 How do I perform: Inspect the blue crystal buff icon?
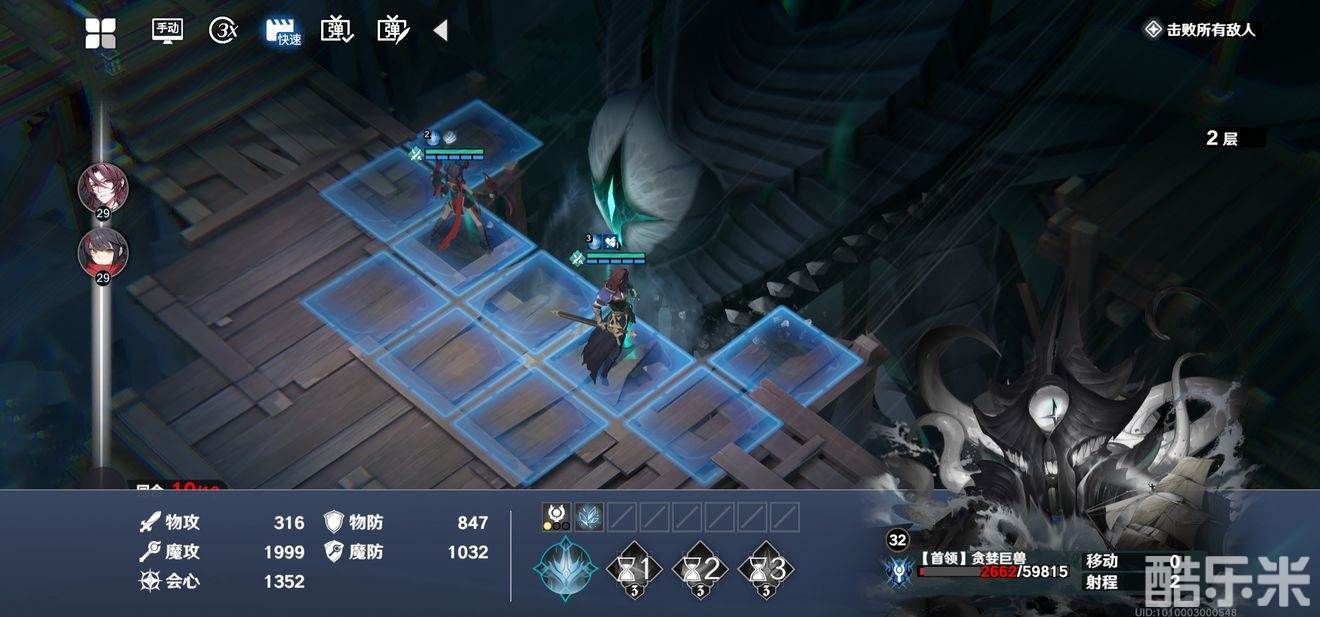coord(590,517)
